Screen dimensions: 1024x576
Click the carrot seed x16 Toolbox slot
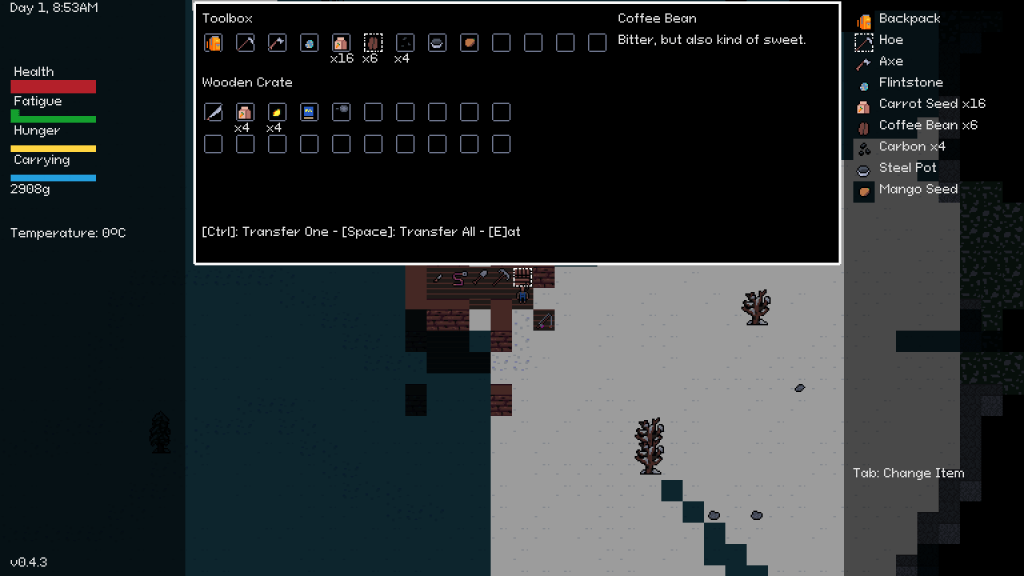point(341,43)
